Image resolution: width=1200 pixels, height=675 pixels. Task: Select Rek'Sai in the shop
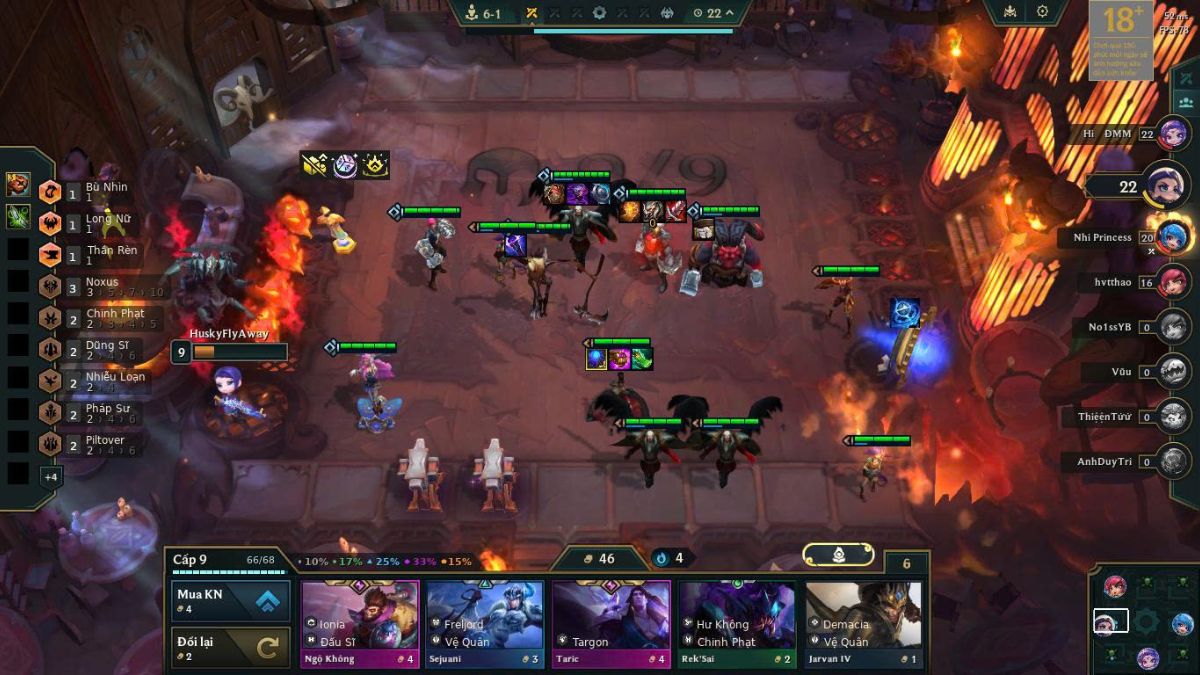pyautogui.click(x=737, y=624)
